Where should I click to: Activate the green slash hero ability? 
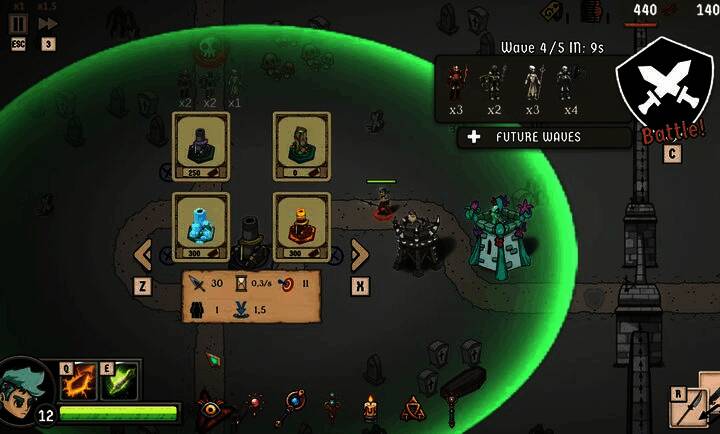pyautogui.click(x=121, y=382)
